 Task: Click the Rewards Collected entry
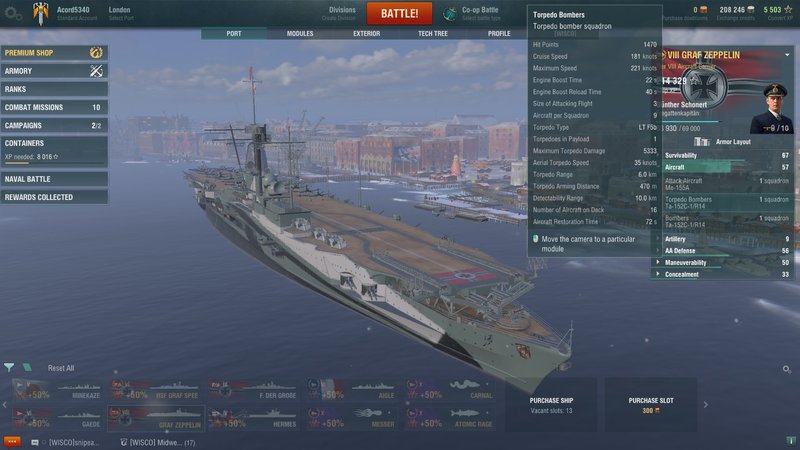tap(54, 197)
